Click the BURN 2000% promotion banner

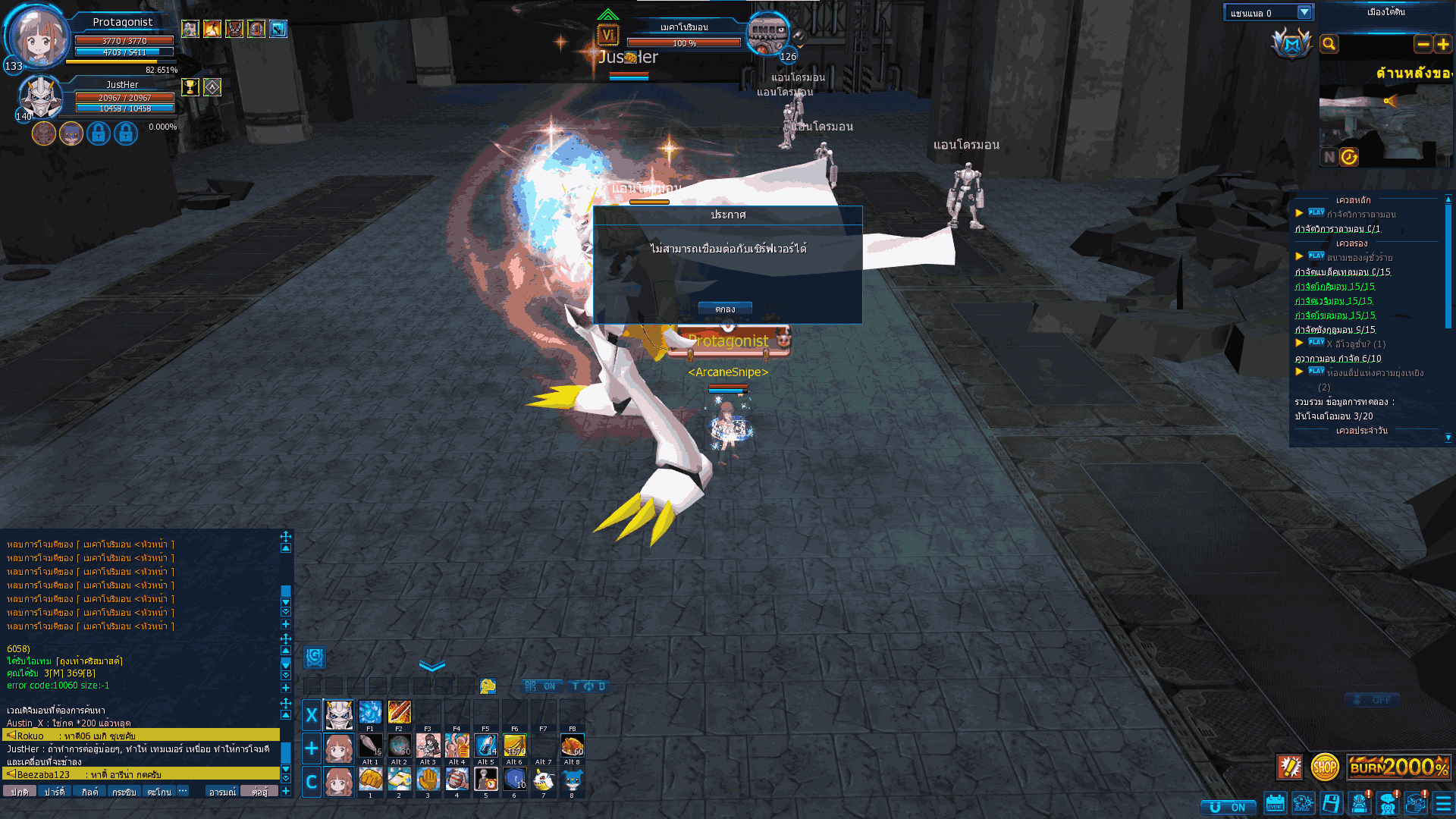coord(1398,767)
